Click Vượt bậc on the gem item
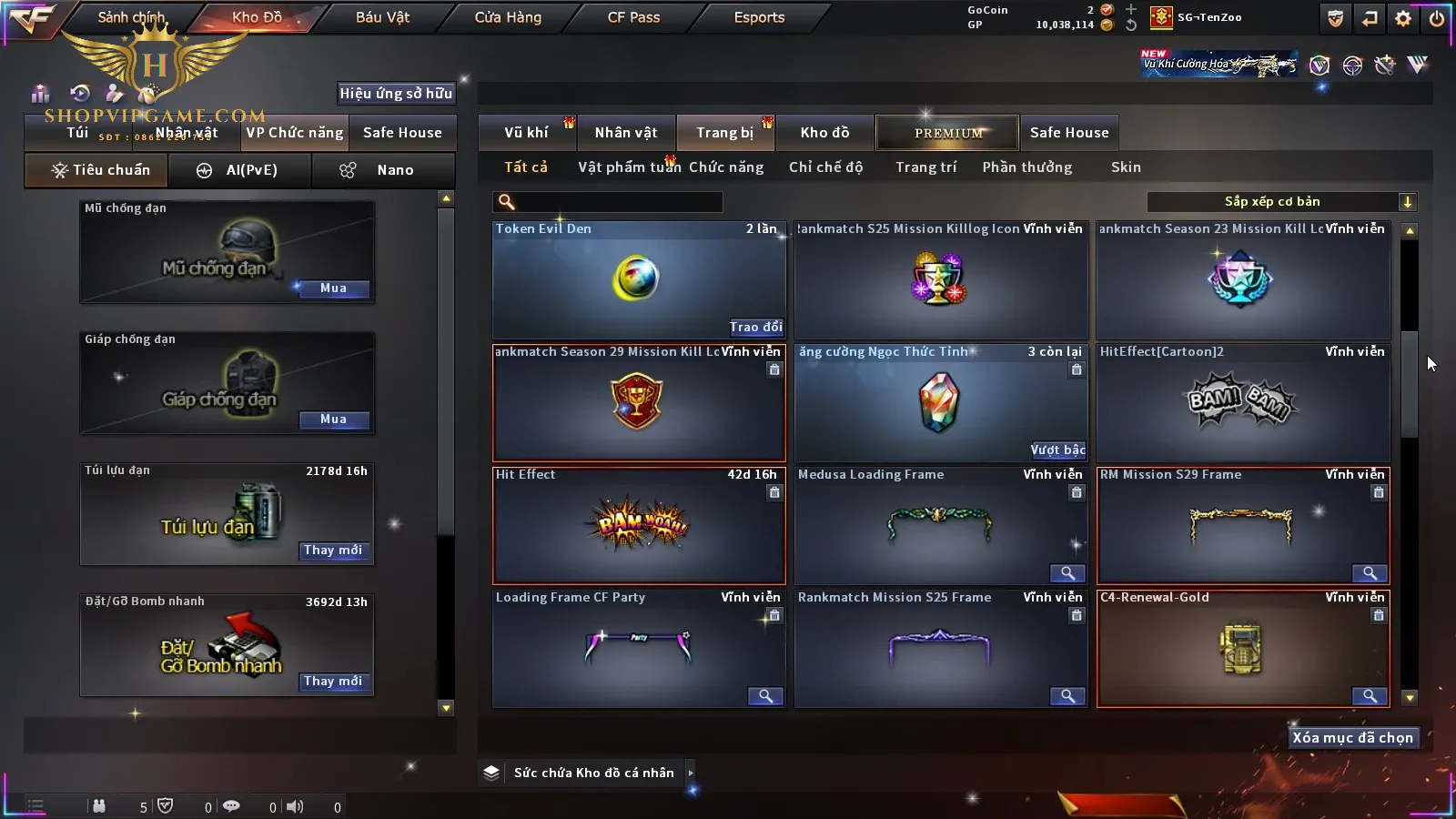The width and height of the screenshot is (1456, 819). pos(1057,450)
